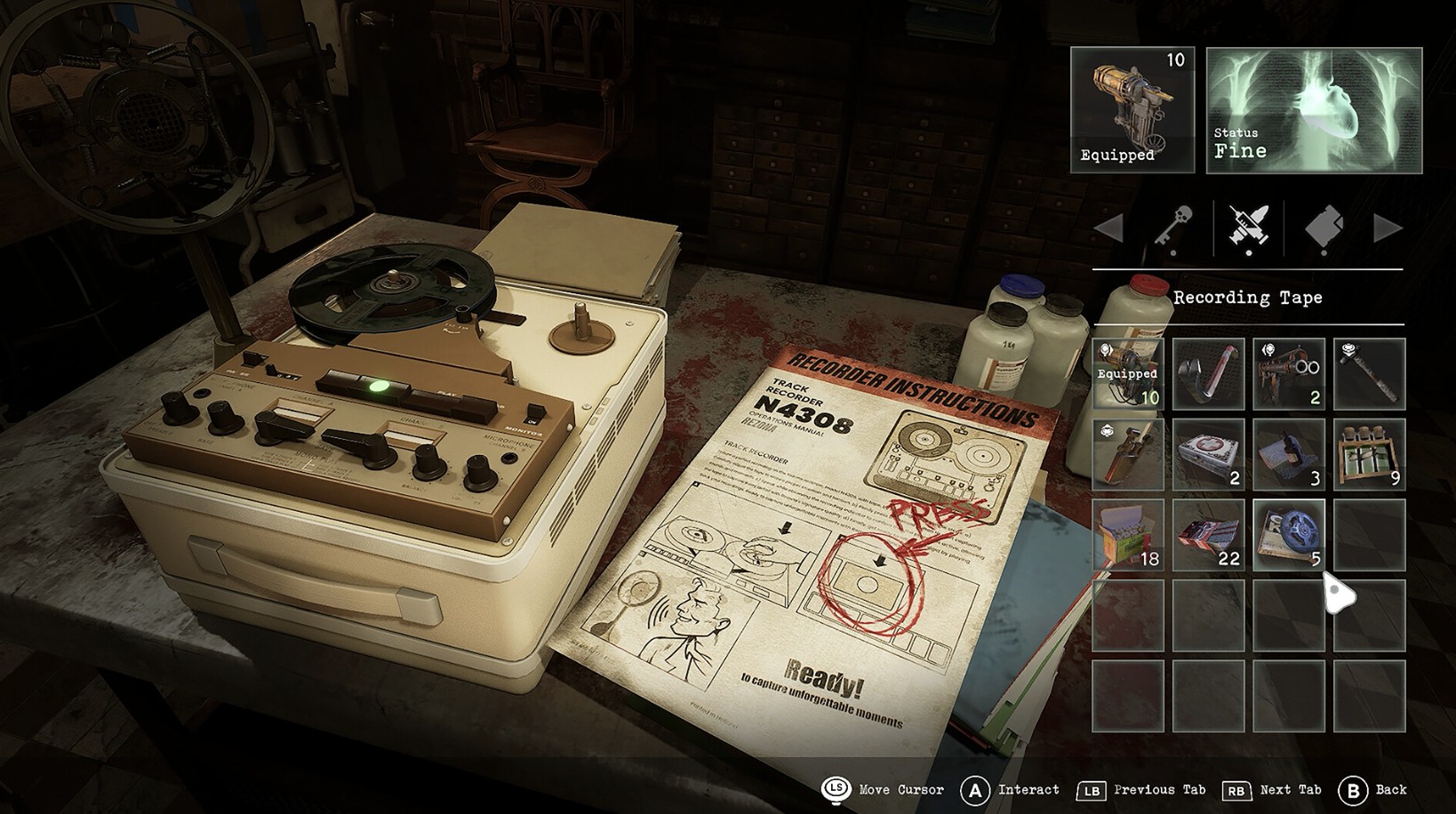
Task: View the X-ray health status panel
Action: 1314,109
